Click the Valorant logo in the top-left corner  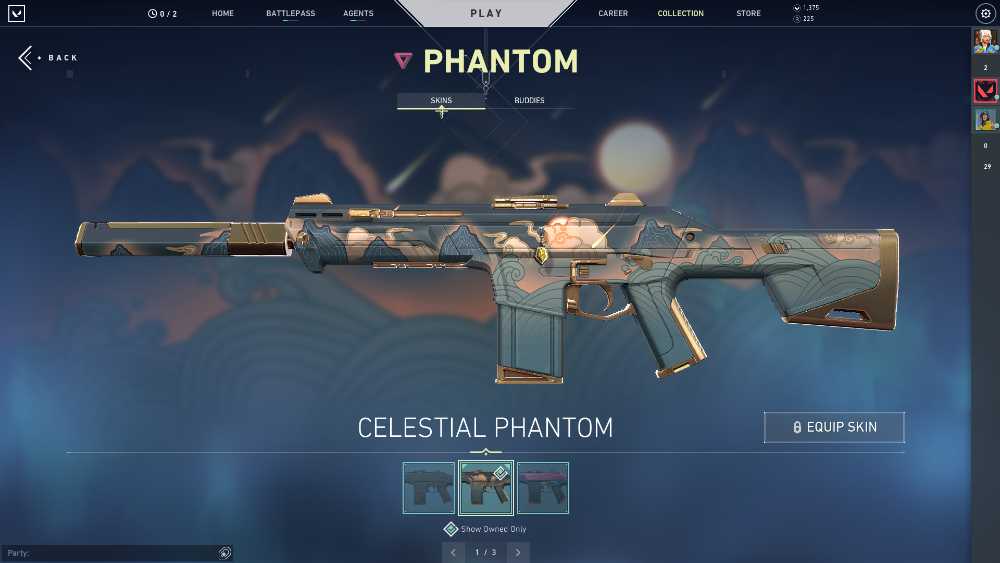tap(16, 14)
